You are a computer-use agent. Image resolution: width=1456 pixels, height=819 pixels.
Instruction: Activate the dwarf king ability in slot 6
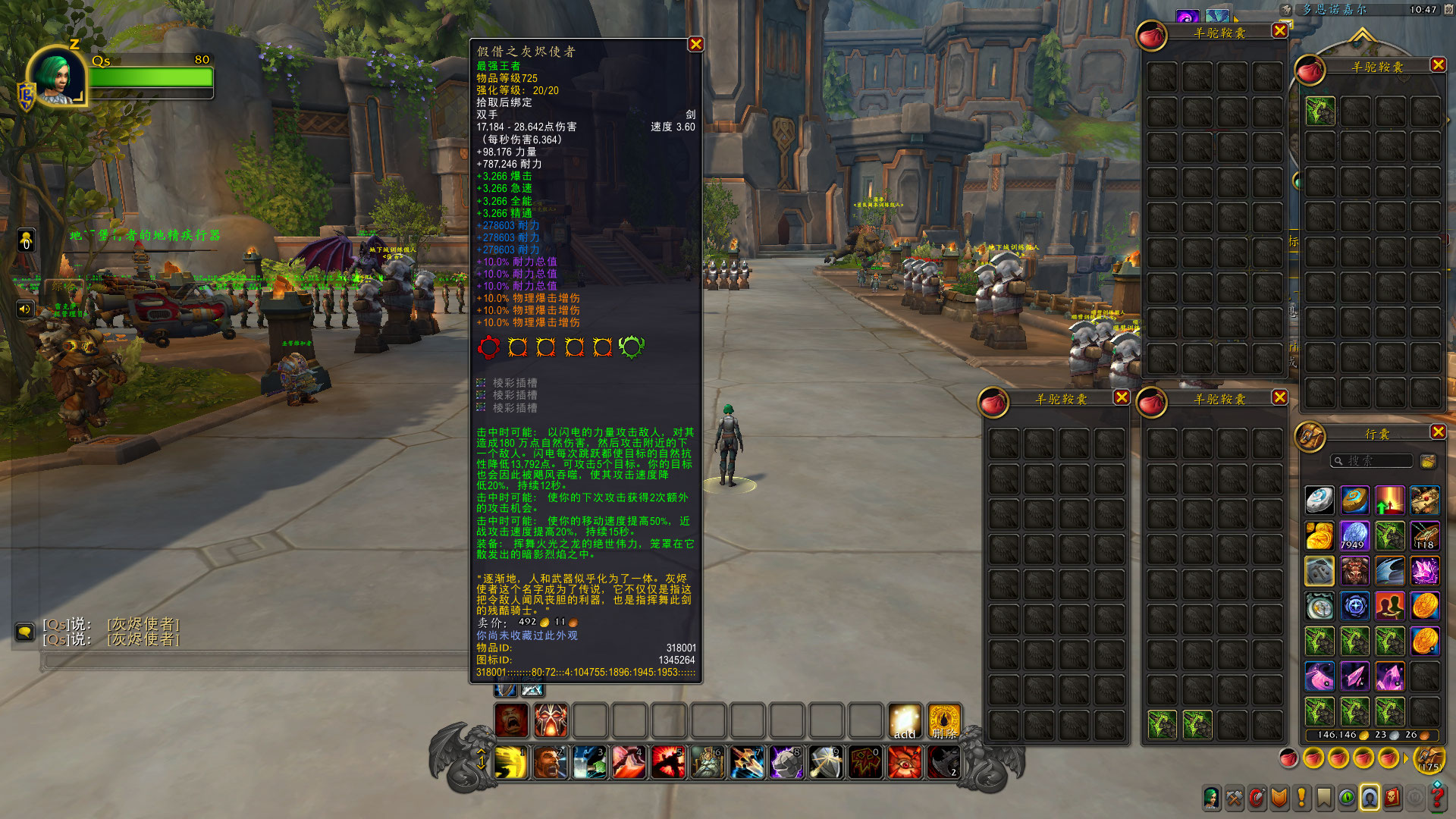click(708, 763)
